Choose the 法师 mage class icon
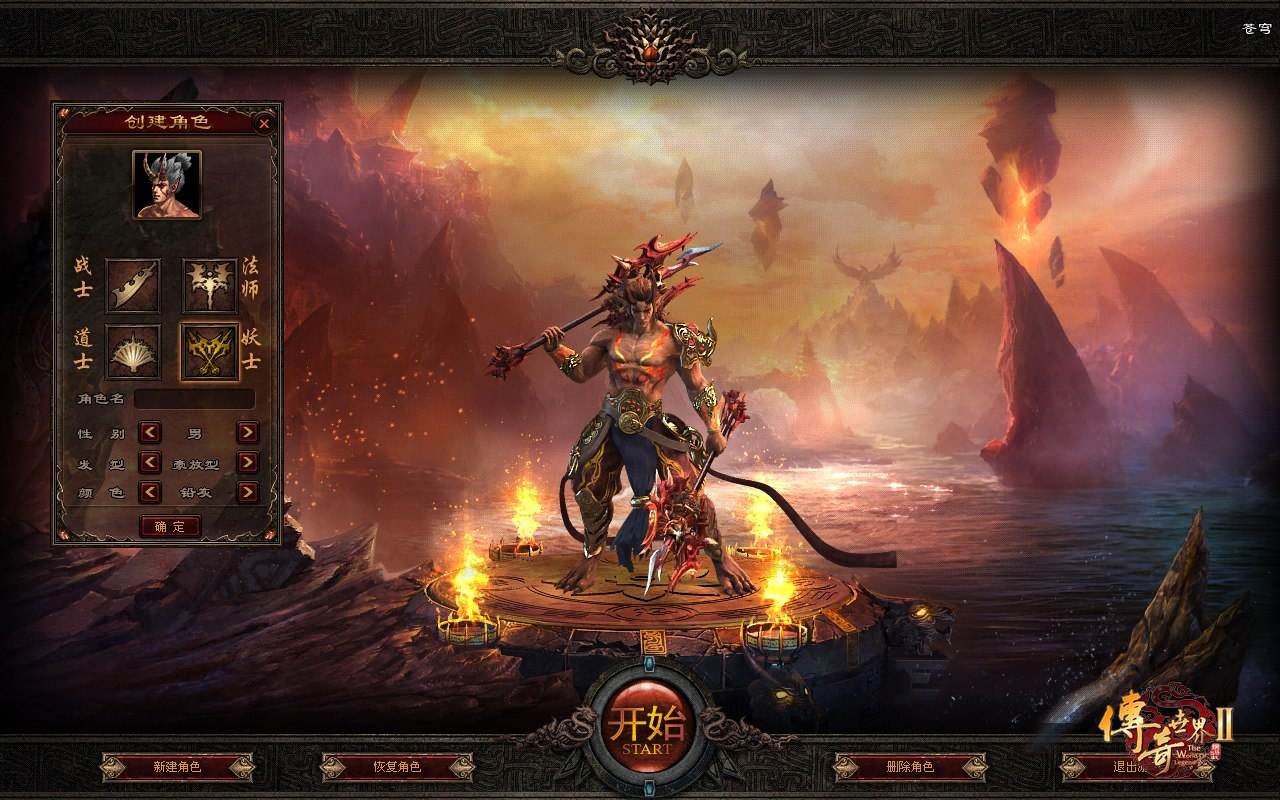This screenshot has height=800, width=1280. click(x=210, y=285)
